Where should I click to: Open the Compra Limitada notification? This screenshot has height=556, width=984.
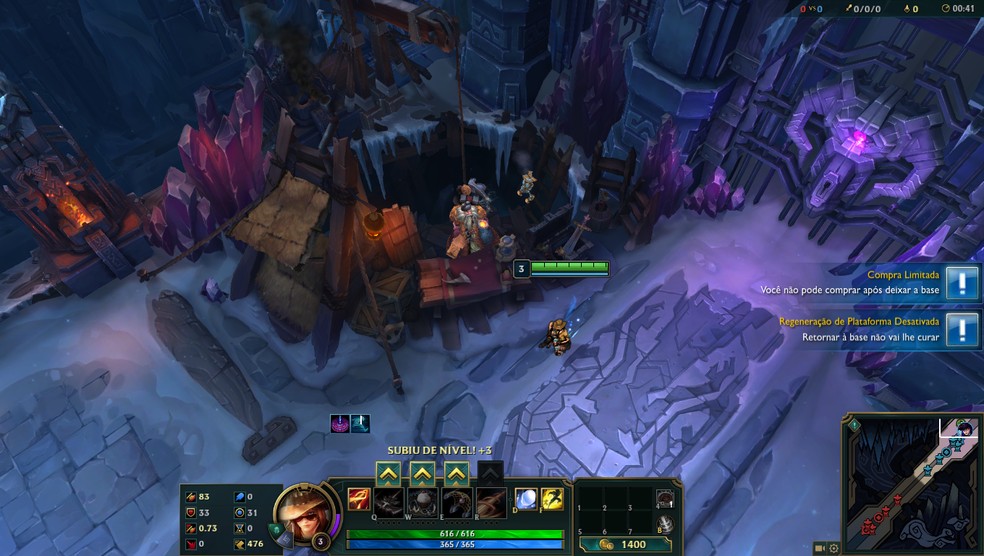point(962,282)
